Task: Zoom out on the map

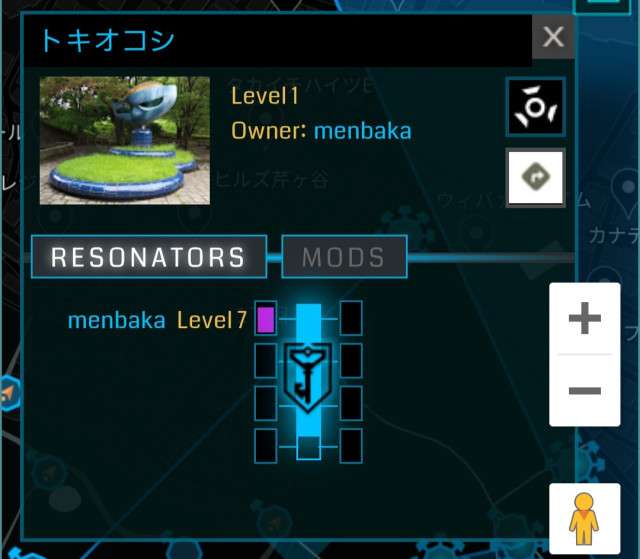Action: (x=584, y=390)
